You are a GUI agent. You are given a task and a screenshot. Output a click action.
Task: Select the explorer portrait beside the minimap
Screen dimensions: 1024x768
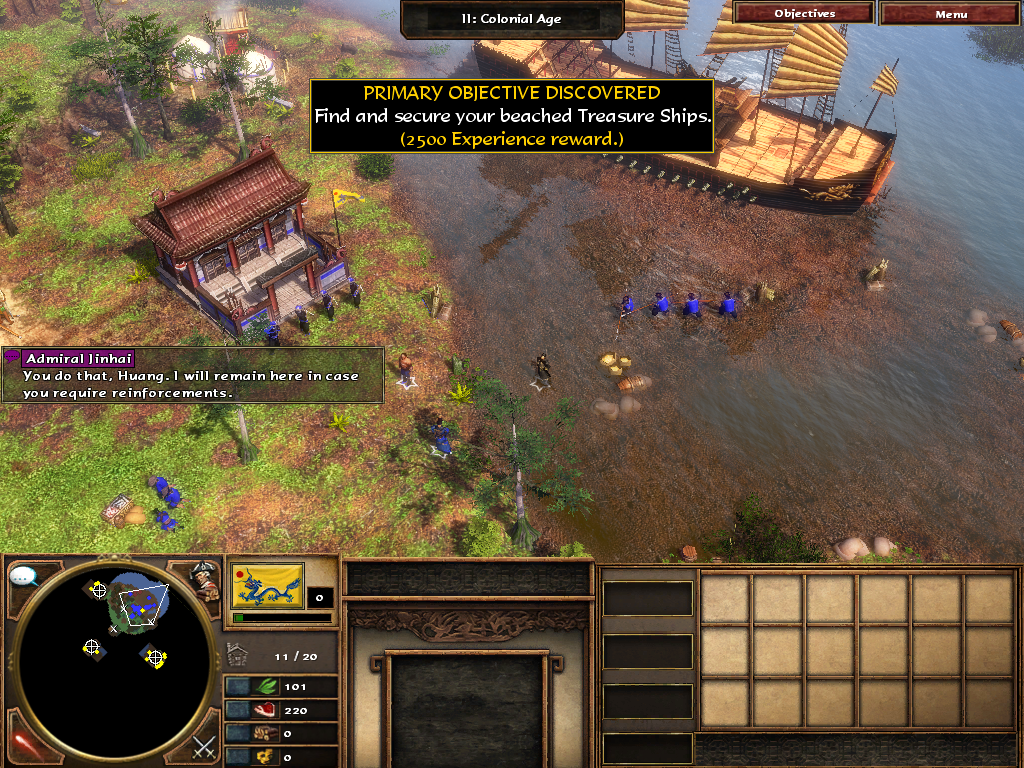coord(204,580)
